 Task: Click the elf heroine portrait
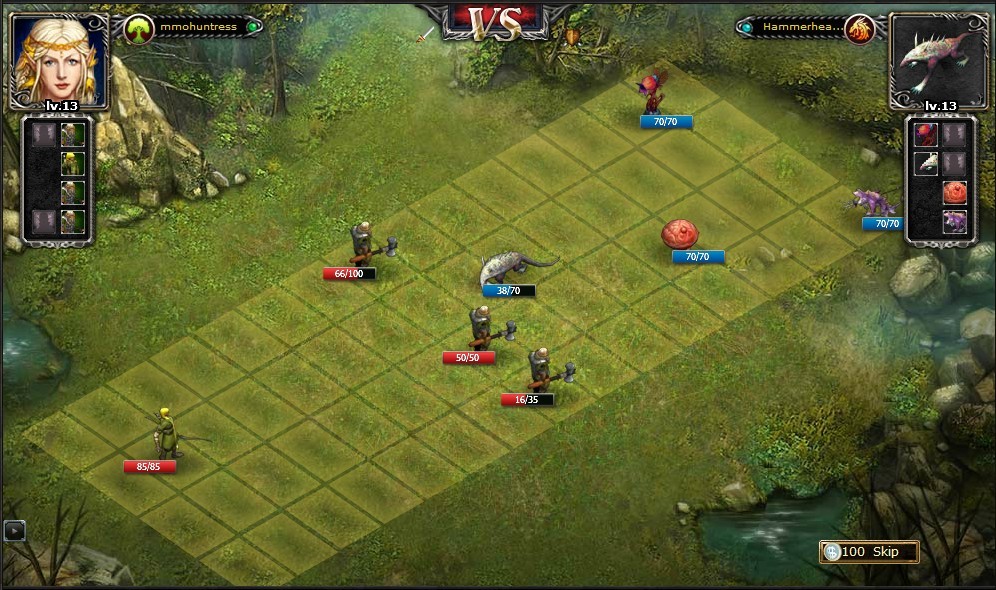click(59, 56)
